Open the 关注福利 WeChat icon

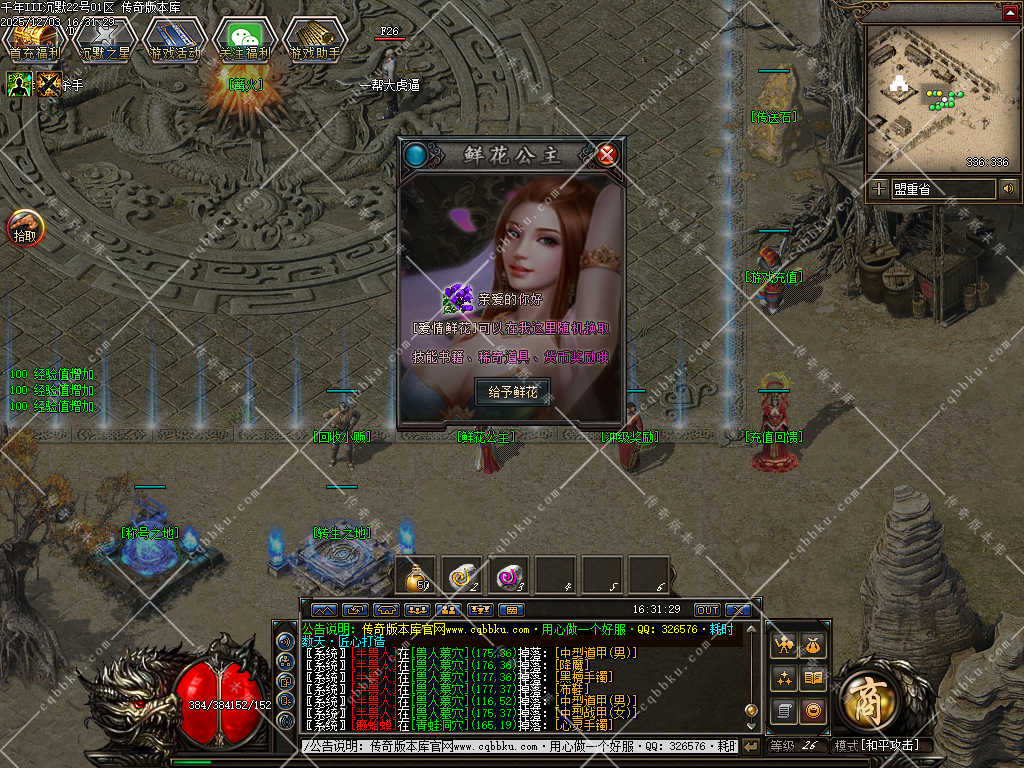click(x=245, y=40)
